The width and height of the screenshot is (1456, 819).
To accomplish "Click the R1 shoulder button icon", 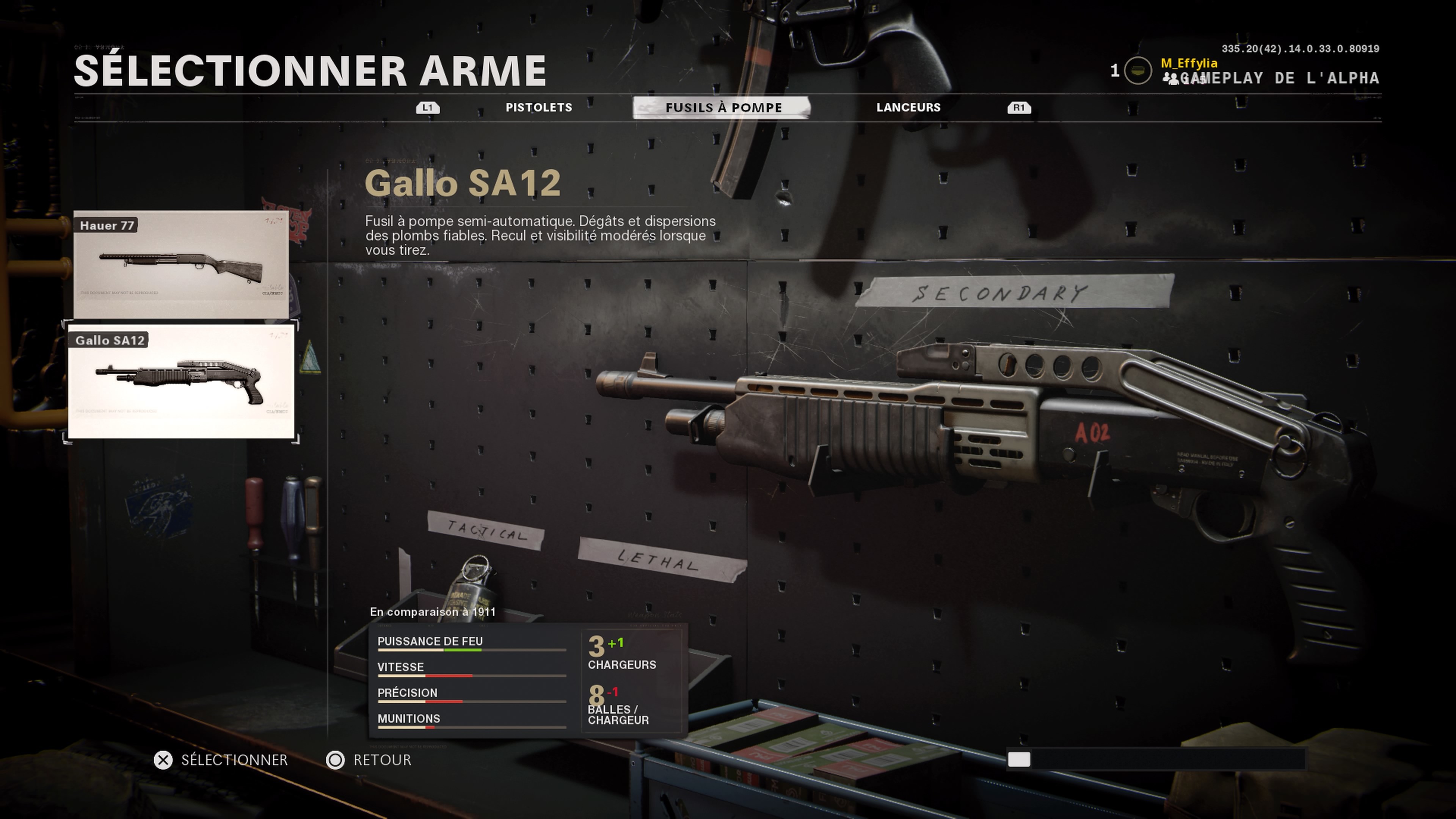I will 1020,107.
